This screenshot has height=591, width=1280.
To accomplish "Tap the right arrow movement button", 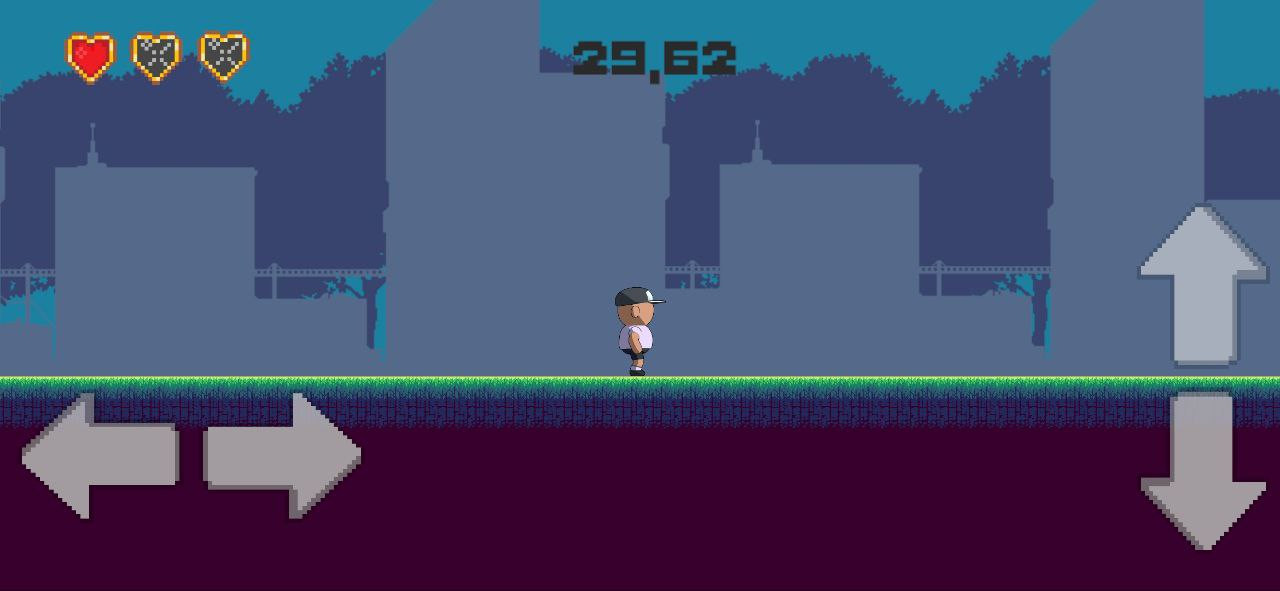I will click(x=283, y=456).
